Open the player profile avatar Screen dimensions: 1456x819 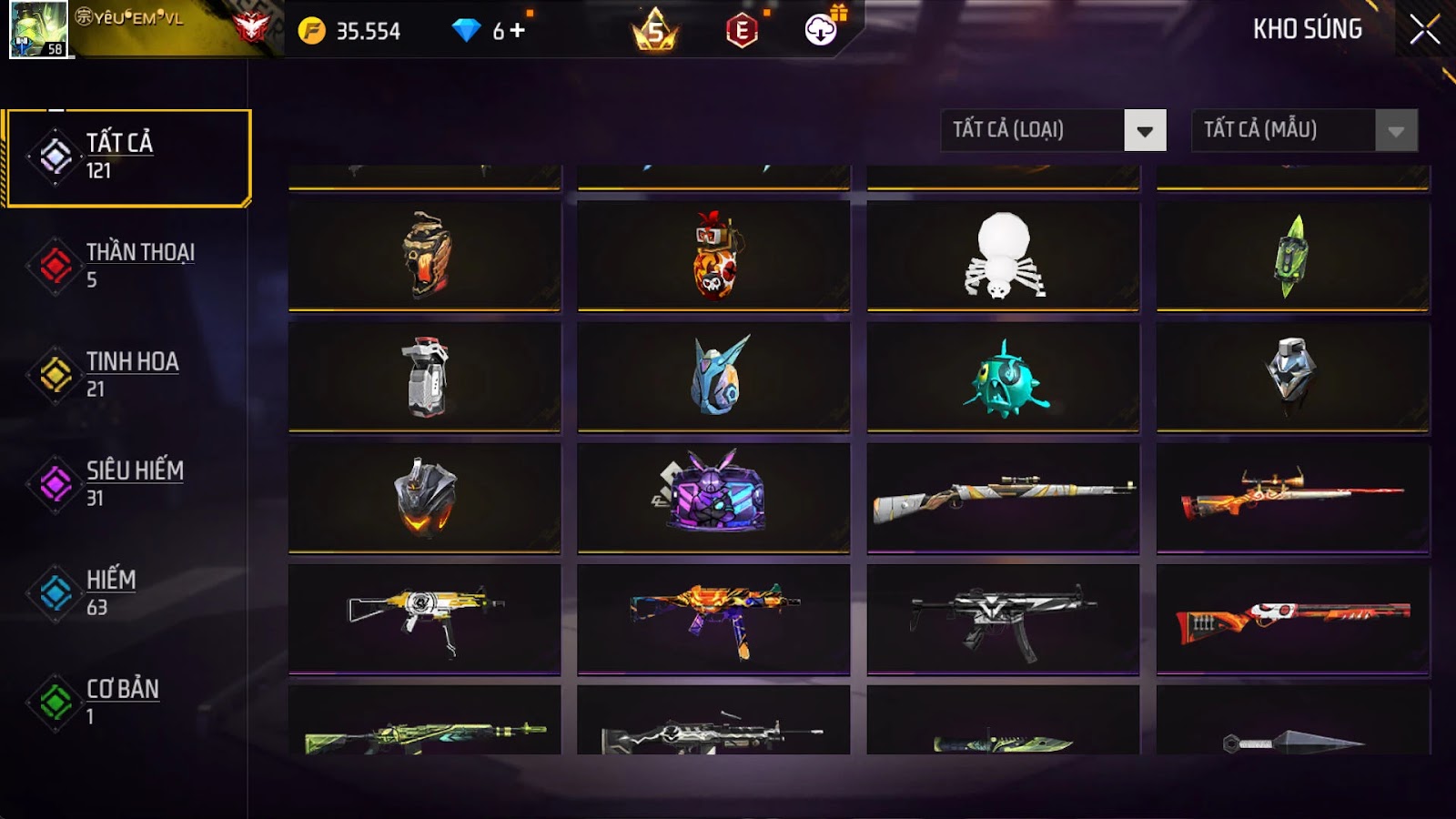38,29
